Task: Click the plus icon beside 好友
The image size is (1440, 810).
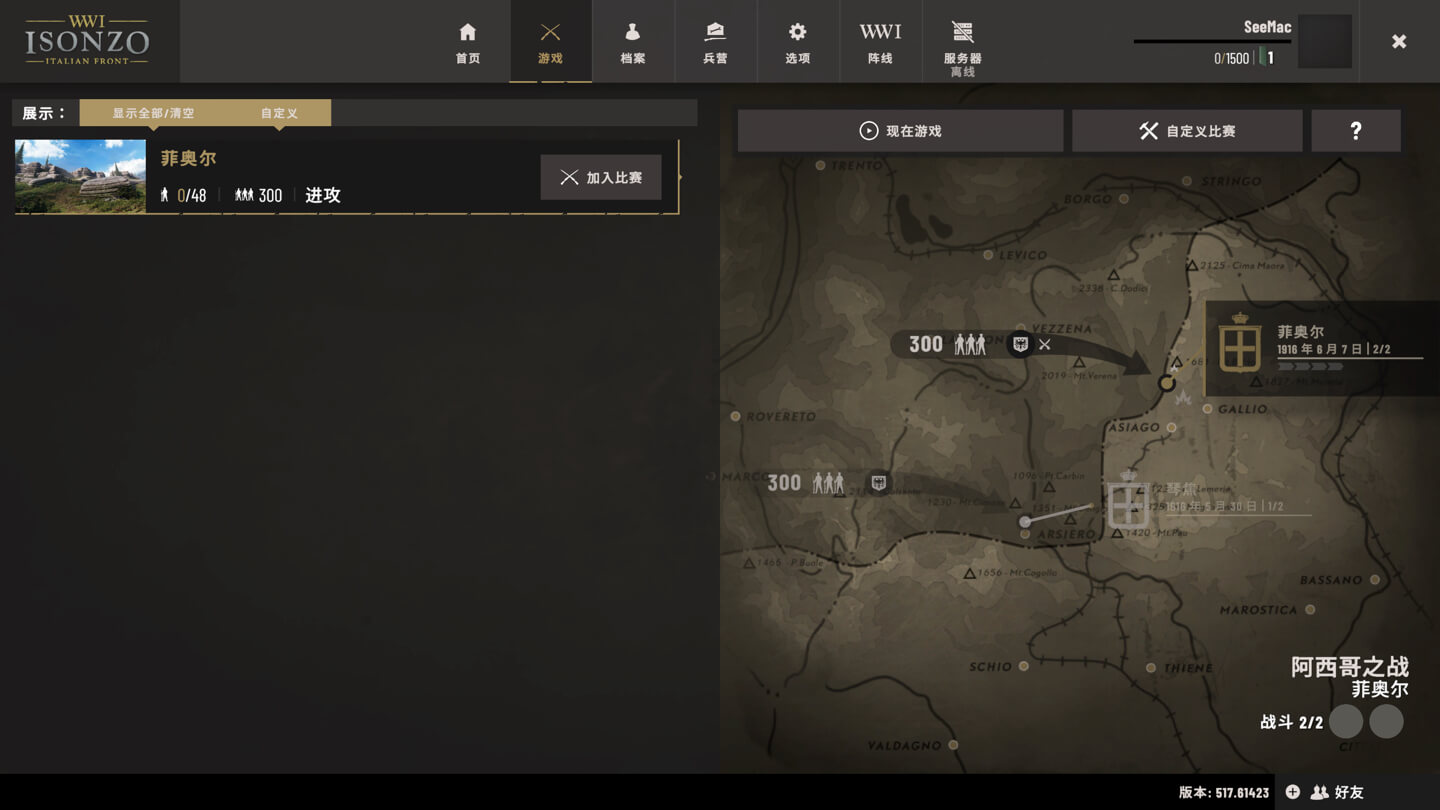Action: tap(1292, 792)
